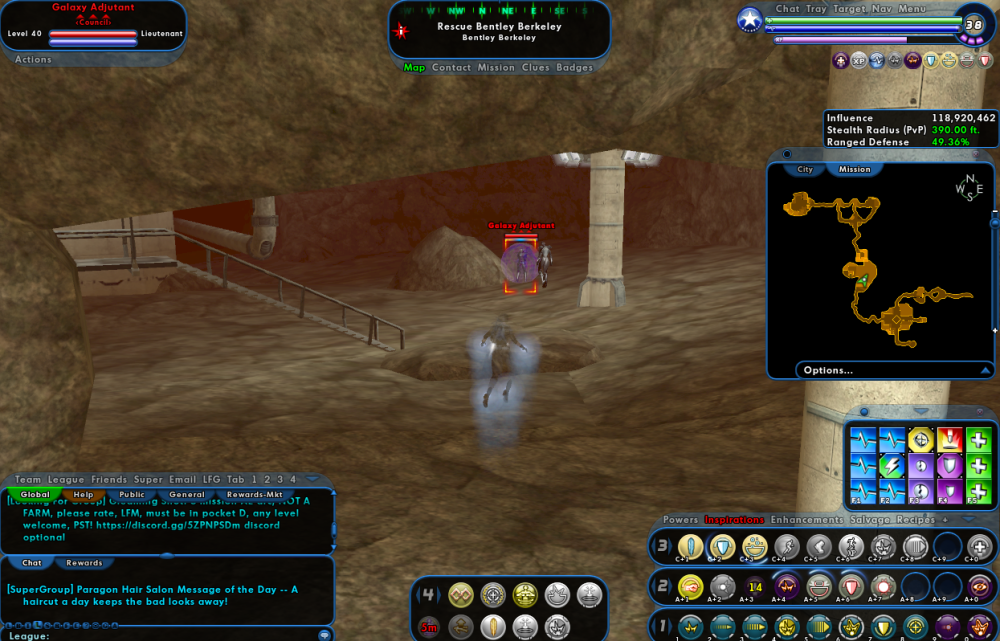Activate the feather power in tray 3
This screenshot has height=641, width=1000.
click(x=690, y=547)
